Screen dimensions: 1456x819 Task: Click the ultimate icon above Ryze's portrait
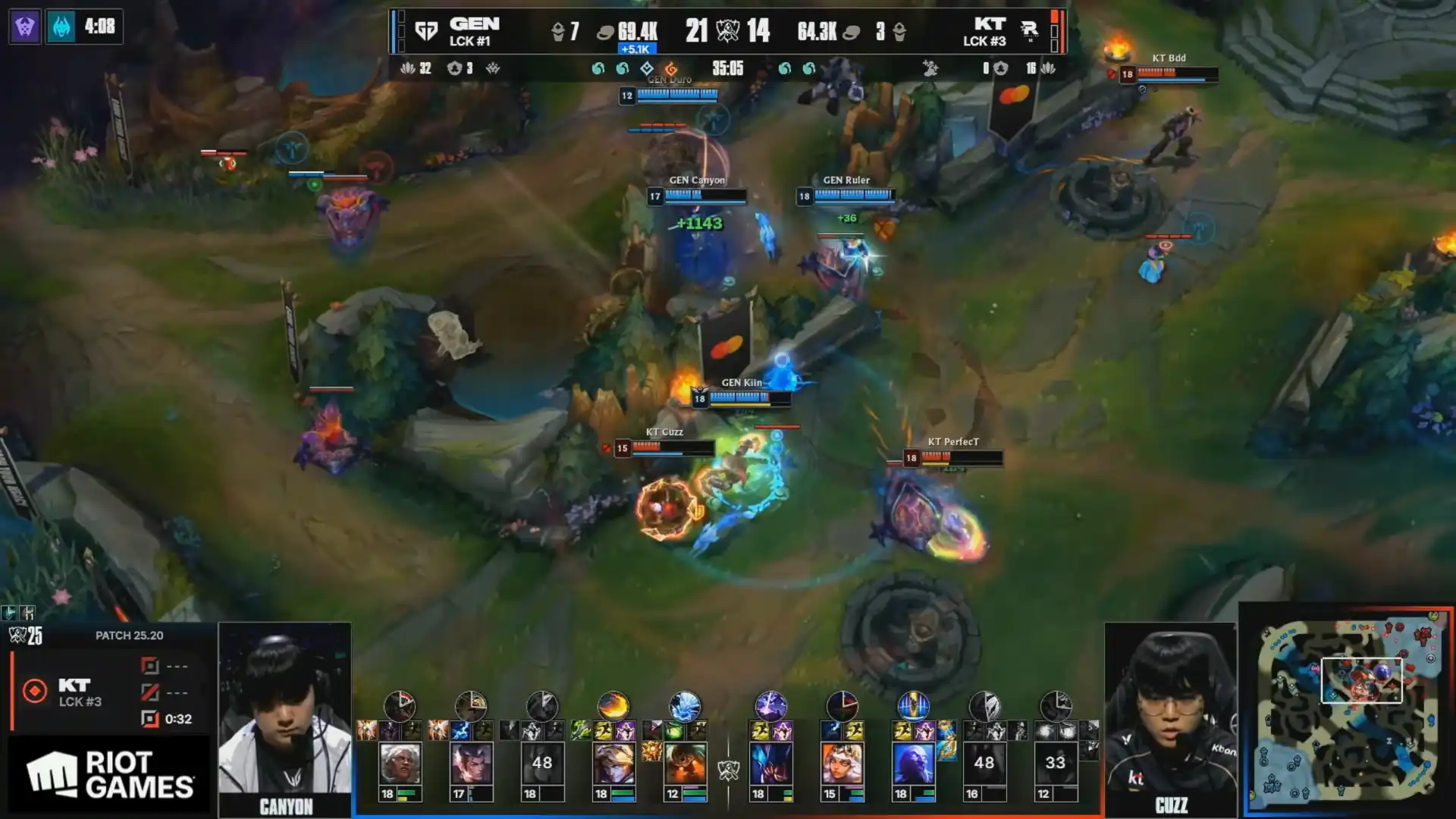(x=913, y=706)
